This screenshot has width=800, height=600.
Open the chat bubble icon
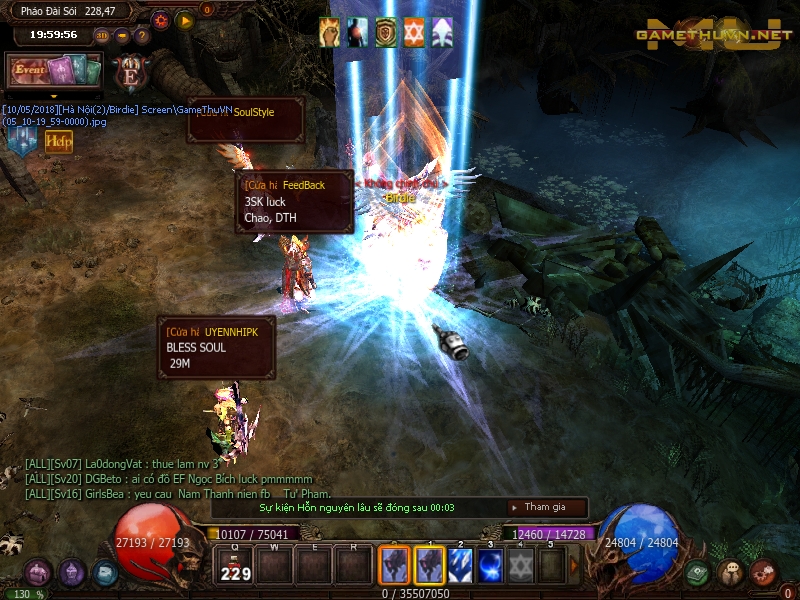731,573
